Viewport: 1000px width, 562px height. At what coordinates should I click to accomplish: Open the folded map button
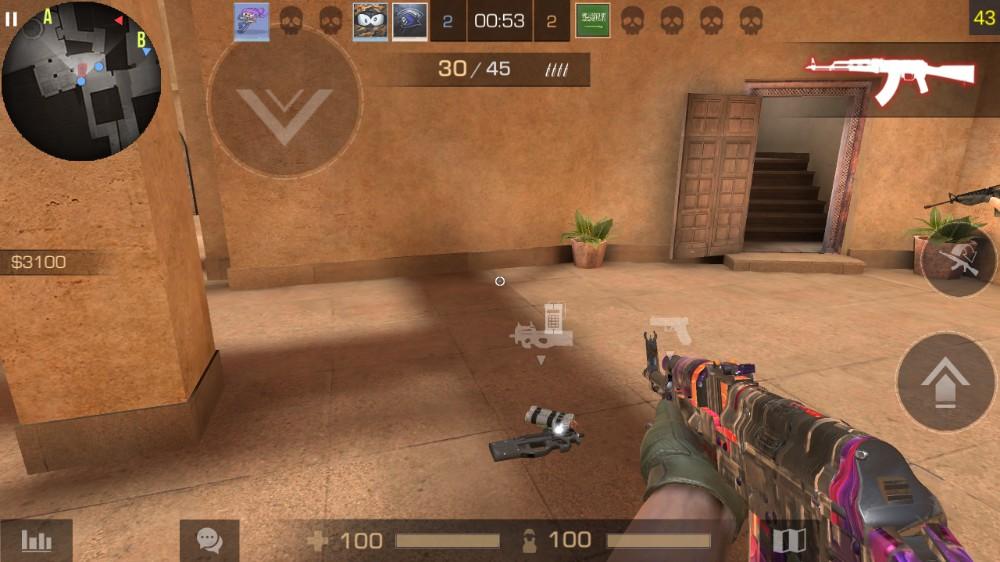coord(789,541)
